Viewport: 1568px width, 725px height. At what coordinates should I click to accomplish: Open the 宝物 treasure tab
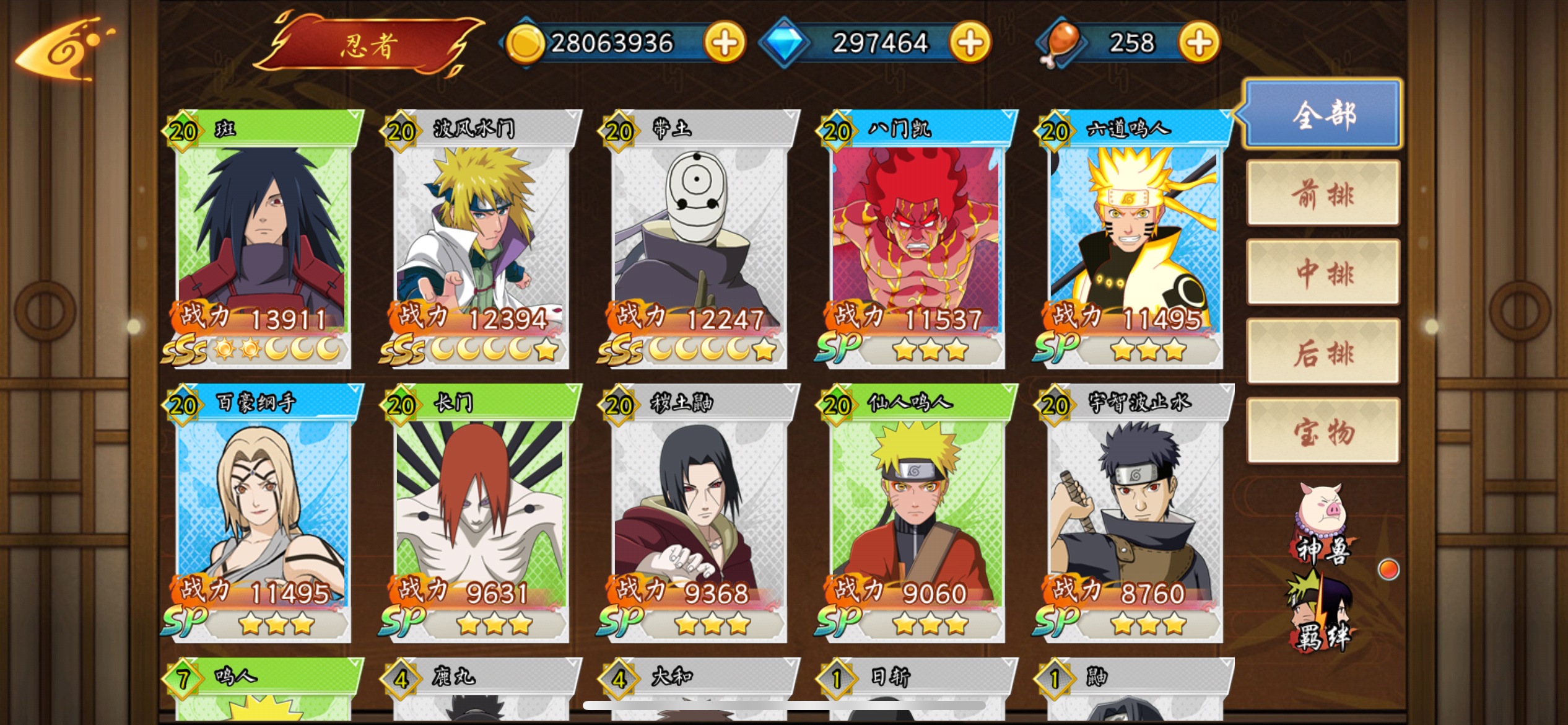pos(1323,431)
